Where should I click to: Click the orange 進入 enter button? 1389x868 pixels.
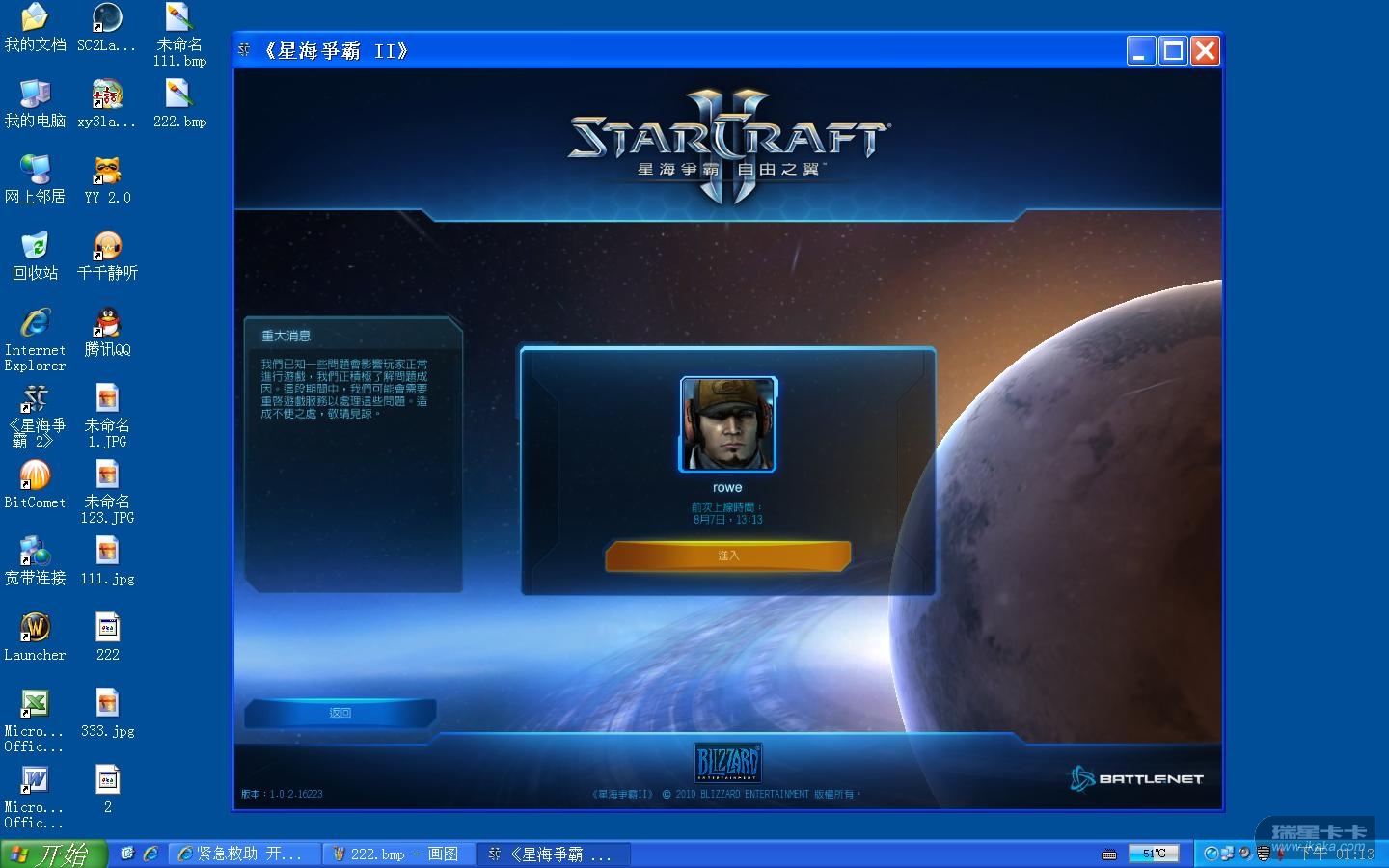[x=727, y=556]
